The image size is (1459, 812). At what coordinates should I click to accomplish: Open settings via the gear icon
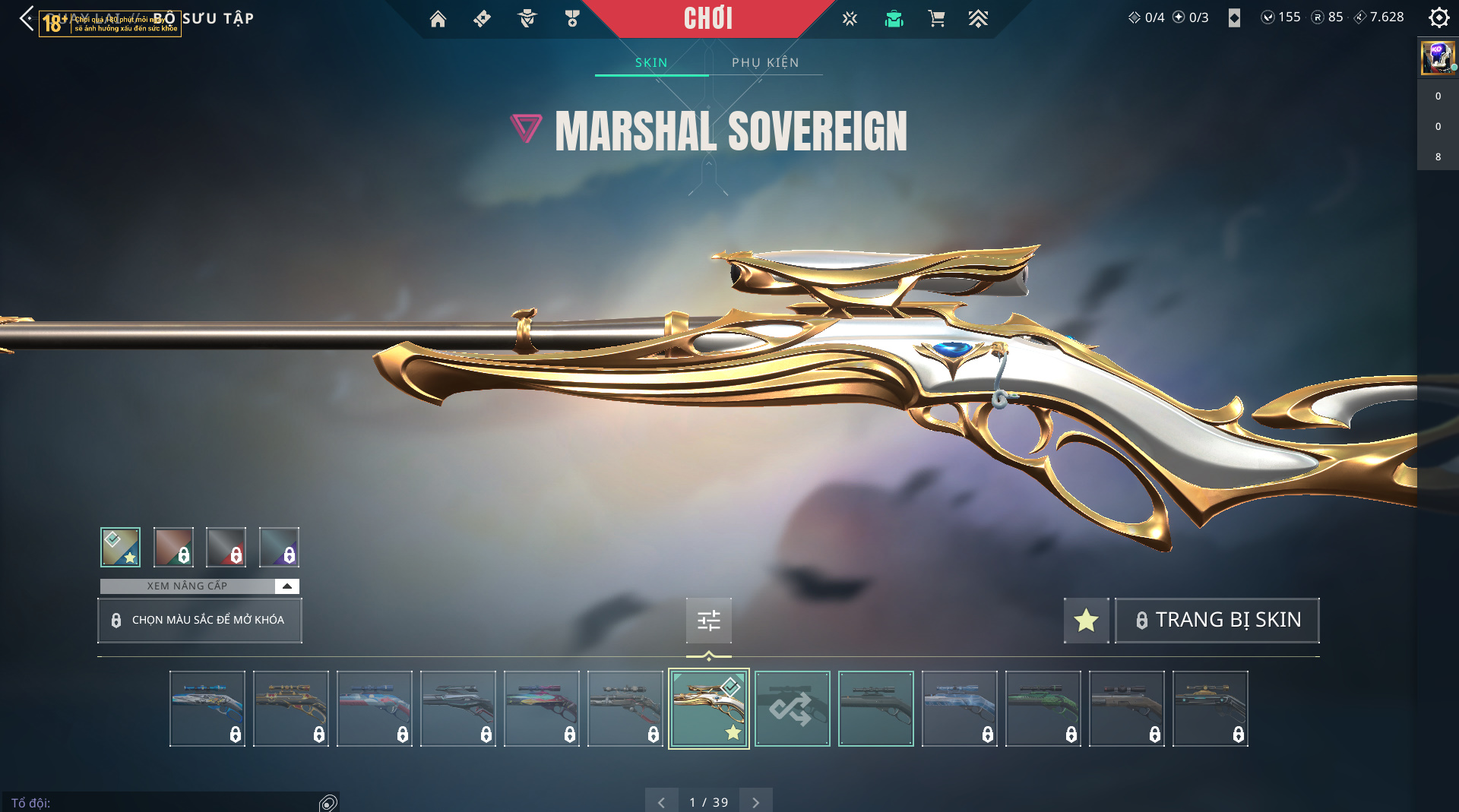1438,17
